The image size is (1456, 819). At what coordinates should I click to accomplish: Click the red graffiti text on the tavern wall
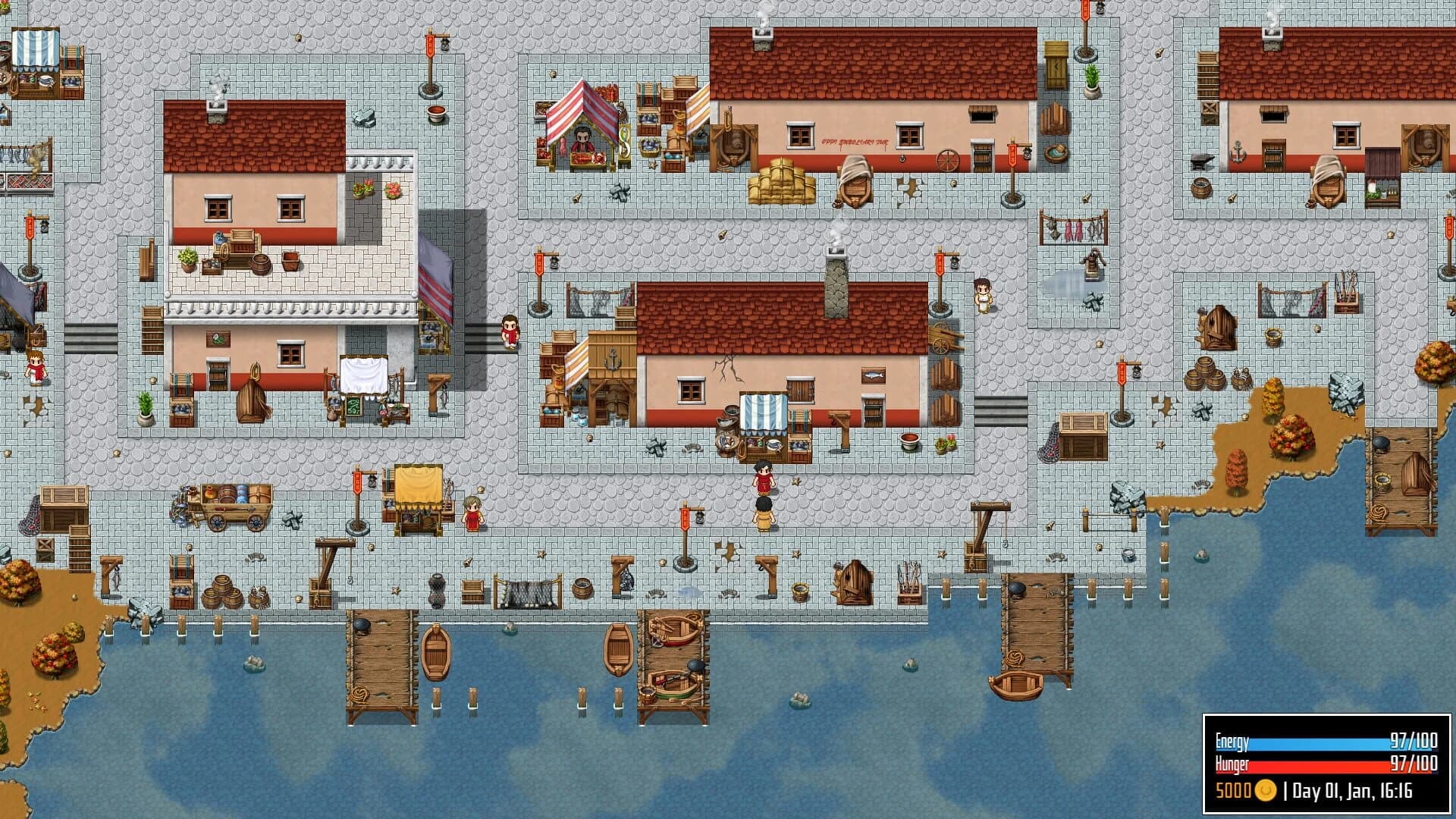(x=853, y=143)
